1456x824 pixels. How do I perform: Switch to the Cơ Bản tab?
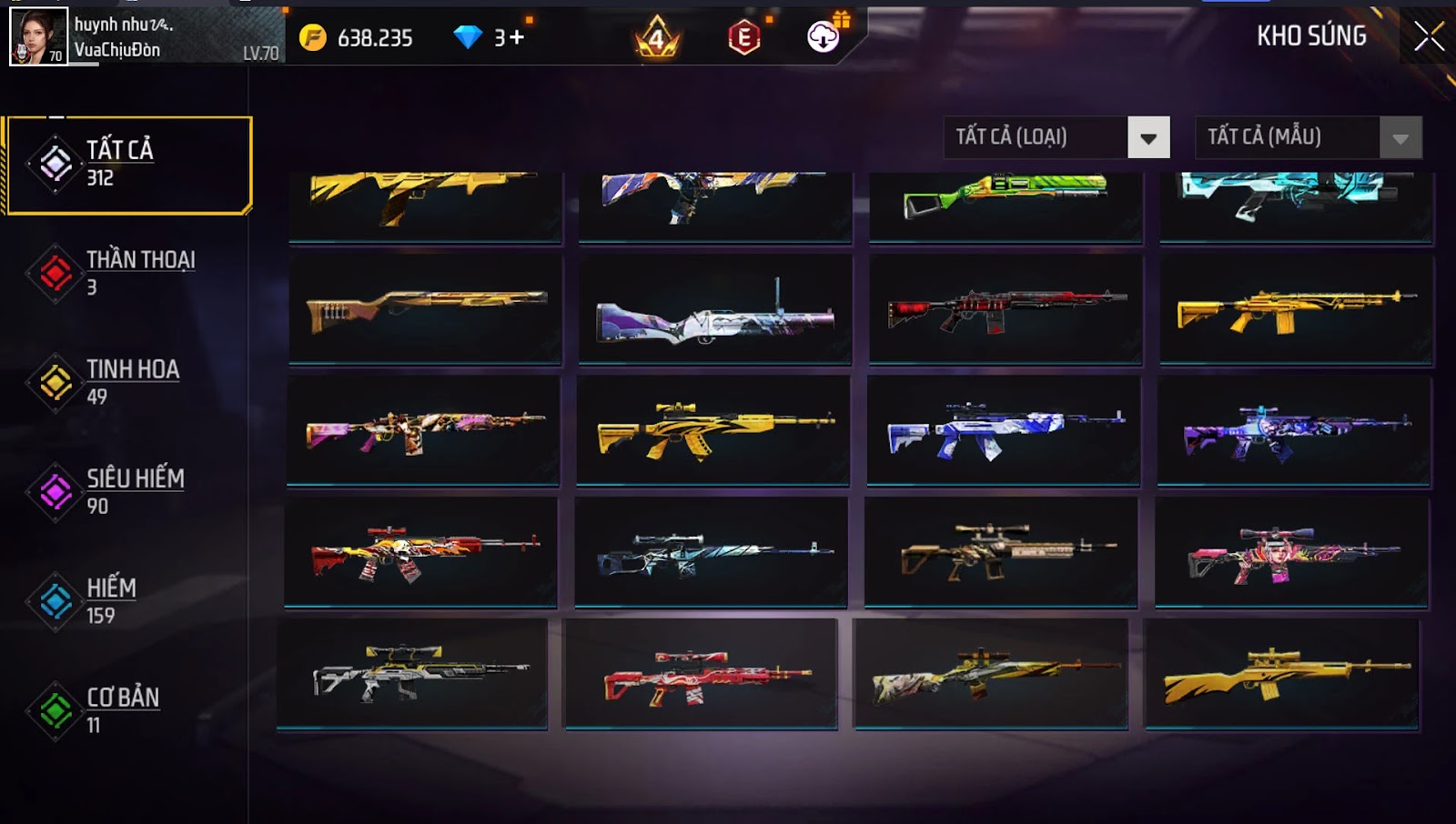click(128, 710)
